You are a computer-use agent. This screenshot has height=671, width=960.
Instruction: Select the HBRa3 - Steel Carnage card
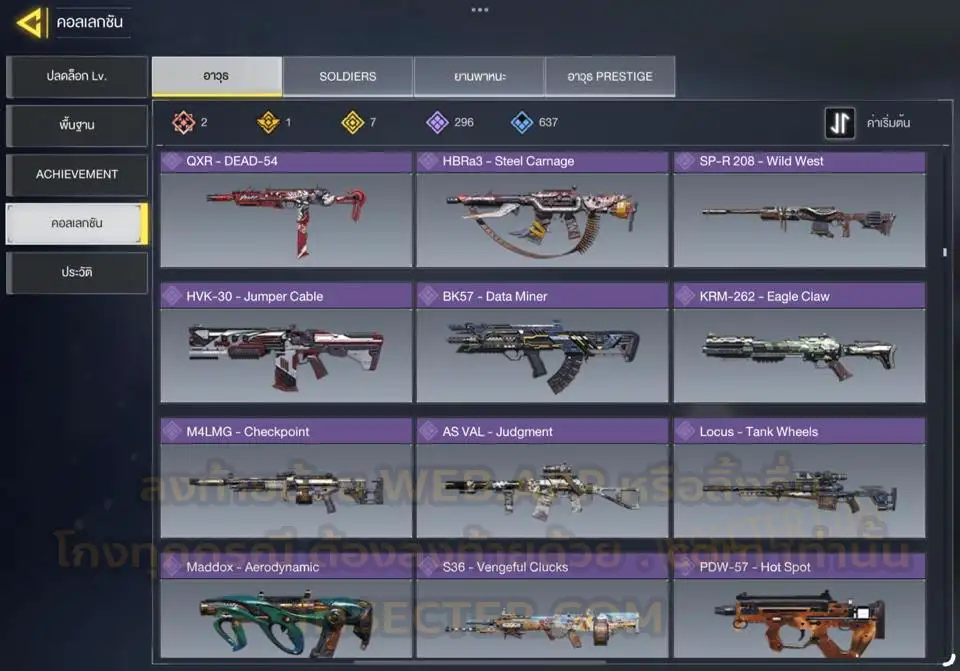[x=542, y=210]
